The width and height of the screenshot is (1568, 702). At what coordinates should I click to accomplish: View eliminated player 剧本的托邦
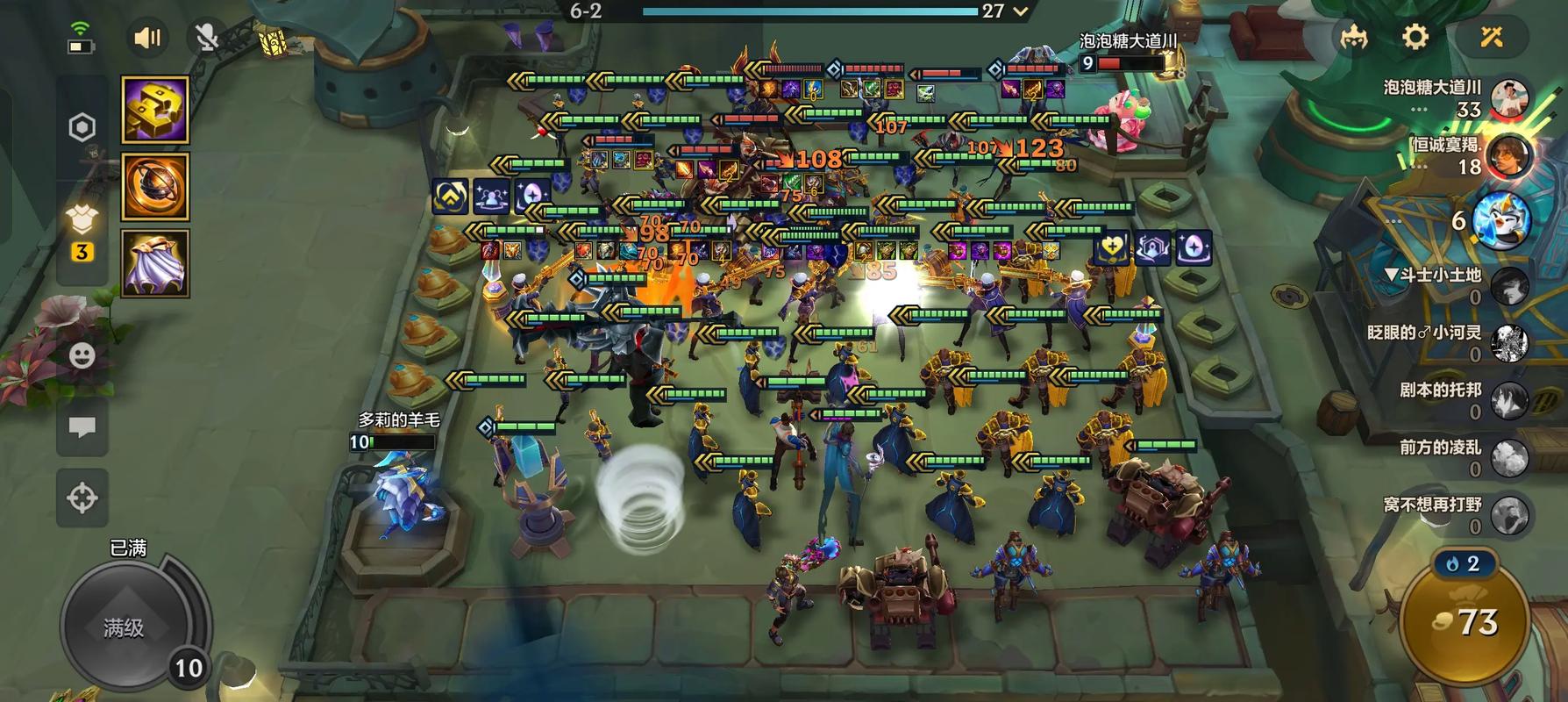click(x=1509, y=400)
